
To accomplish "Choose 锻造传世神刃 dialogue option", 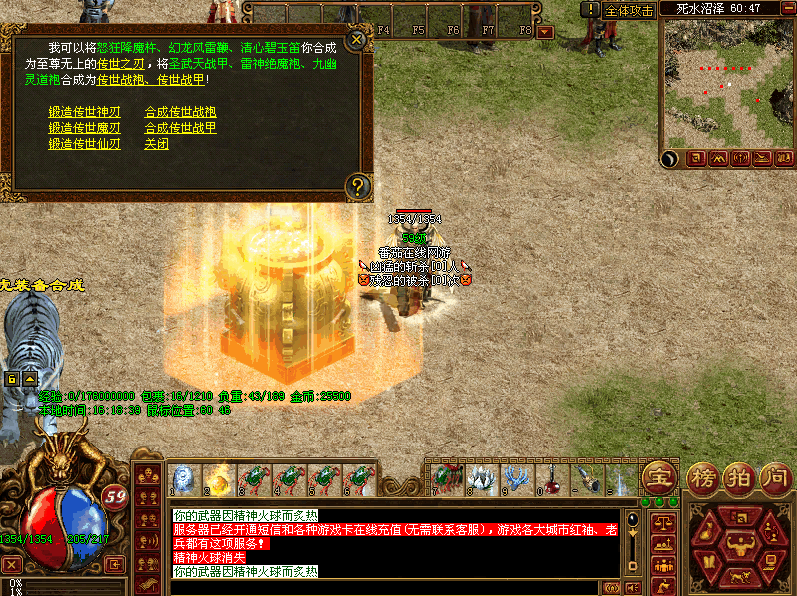I will pos(85,112).
